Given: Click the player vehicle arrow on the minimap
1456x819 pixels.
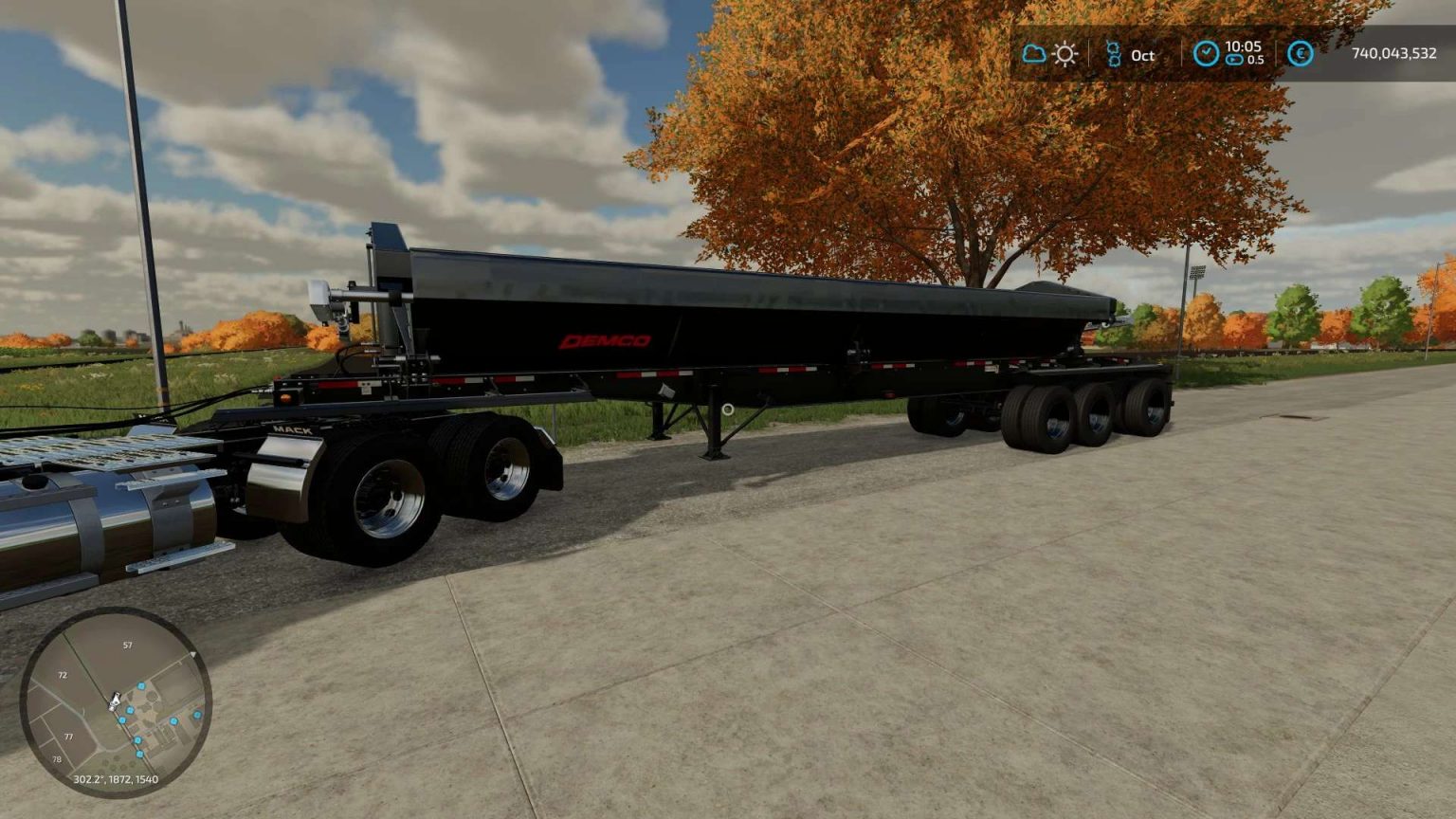Looking at the screenshot, I should 115,700.
